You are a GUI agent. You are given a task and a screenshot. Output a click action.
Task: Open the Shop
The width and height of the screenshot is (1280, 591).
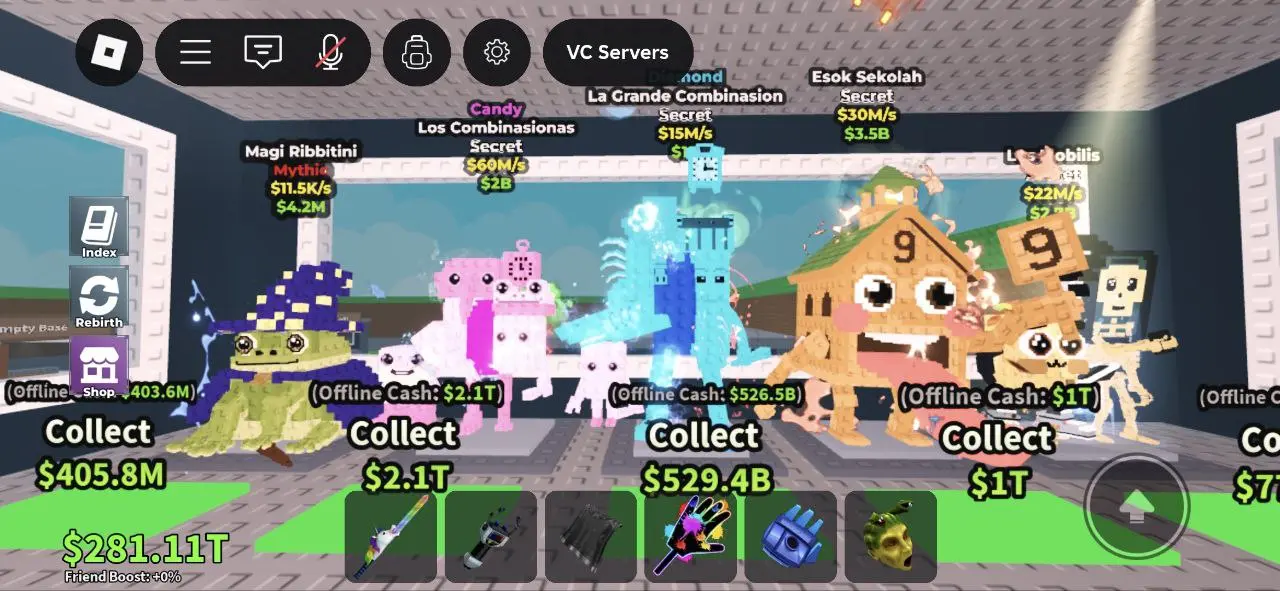(99, 367)
